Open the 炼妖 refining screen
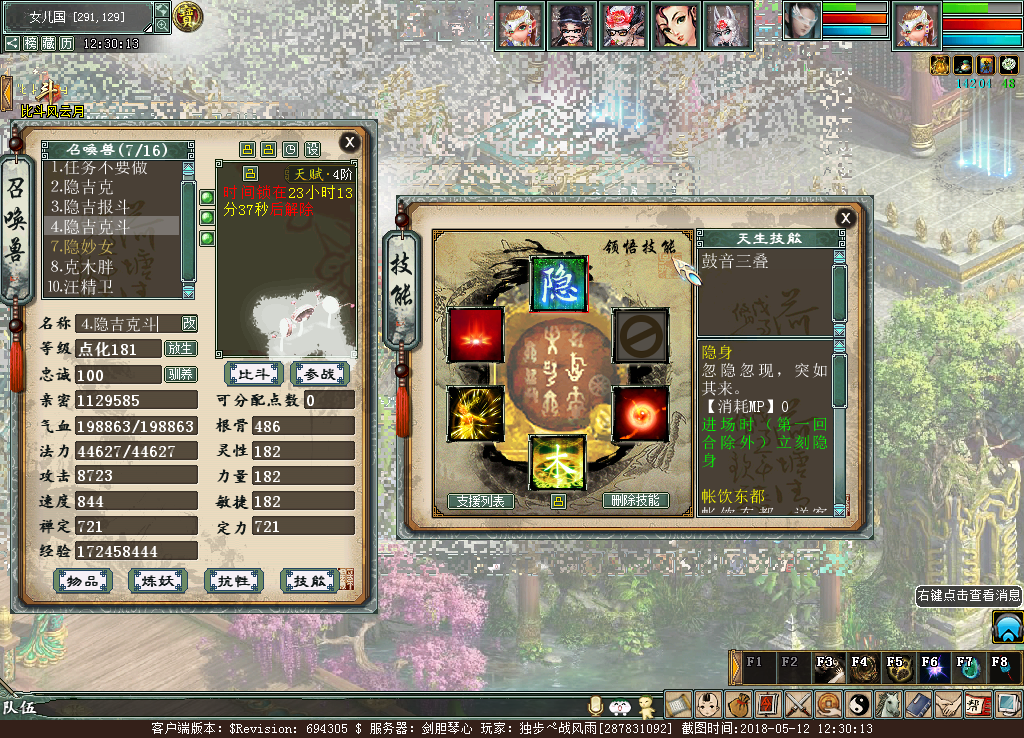 pos(158,580)
